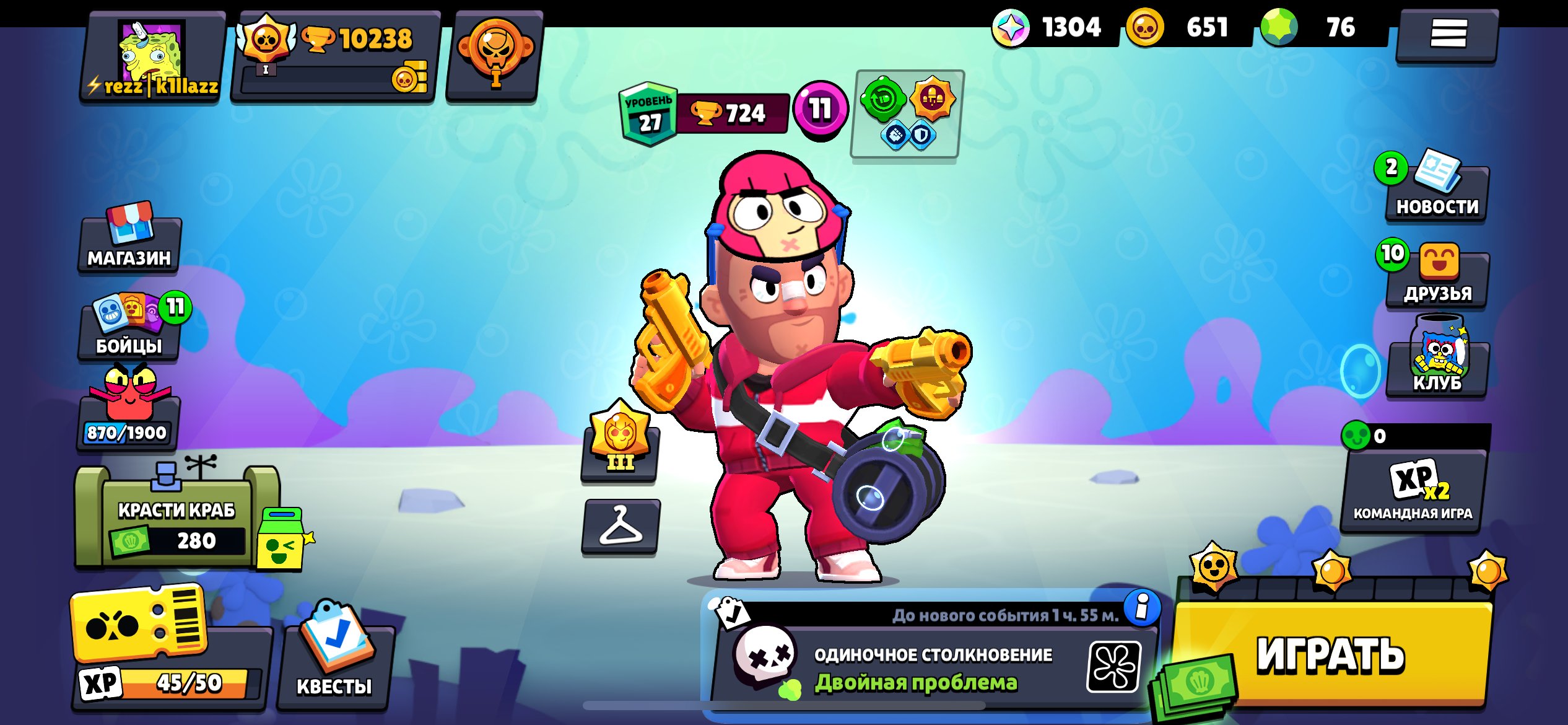This screenshot has width=1568, height=725.
Task: Open the brawler gadget and gear loadout
Action: coord(907,113)
